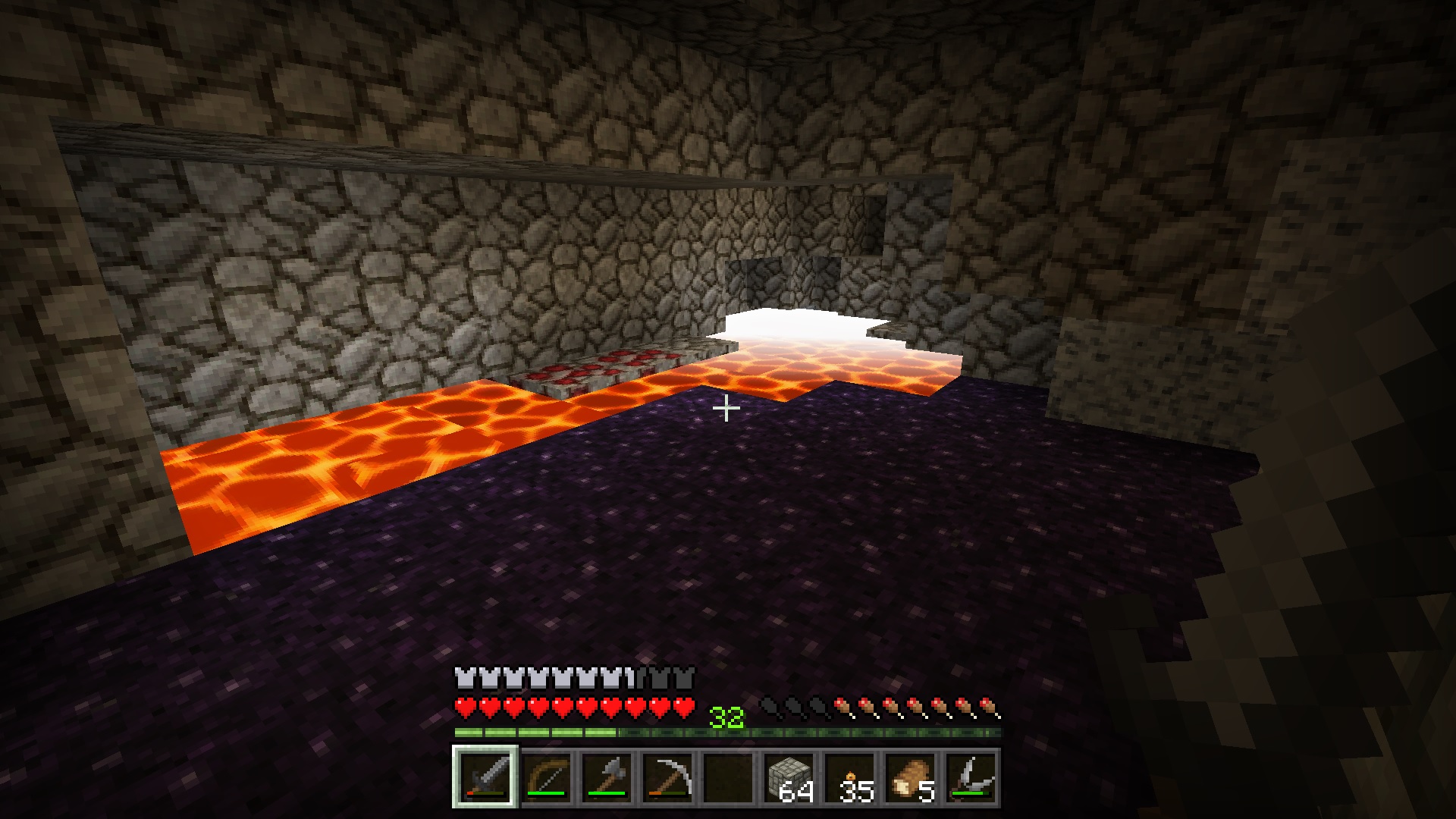
Task: Select the stone brick stack of 64
Action: point(789,777)
